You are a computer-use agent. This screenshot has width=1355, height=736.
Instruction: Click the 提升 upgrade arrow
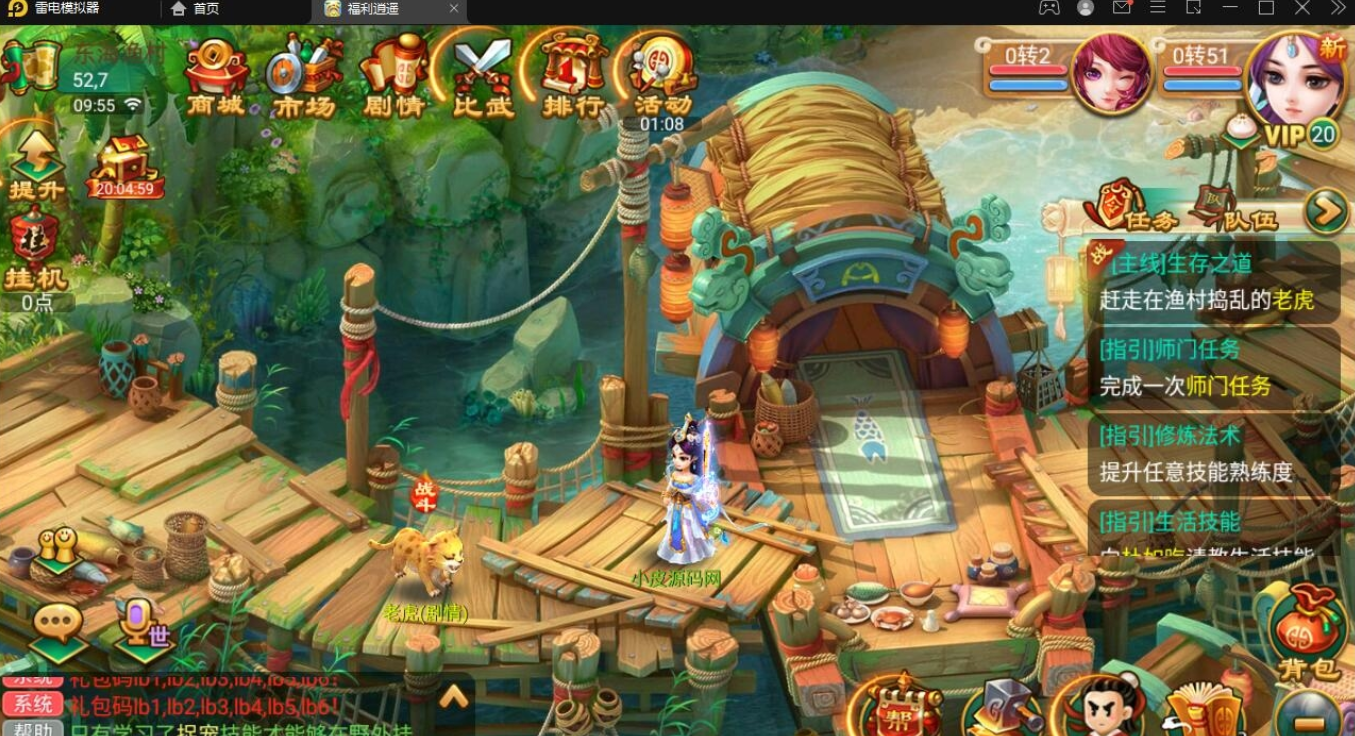(36, 165)
